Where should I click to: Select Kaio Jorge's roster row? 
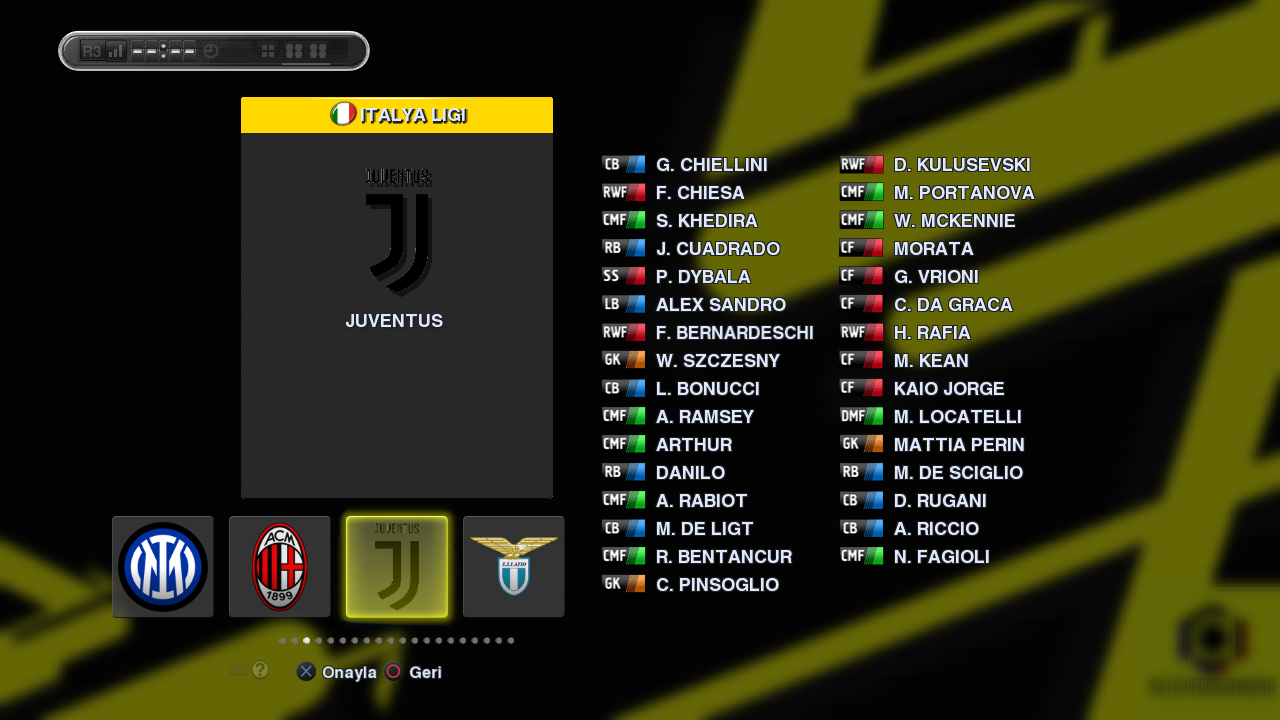pos(948,389)
